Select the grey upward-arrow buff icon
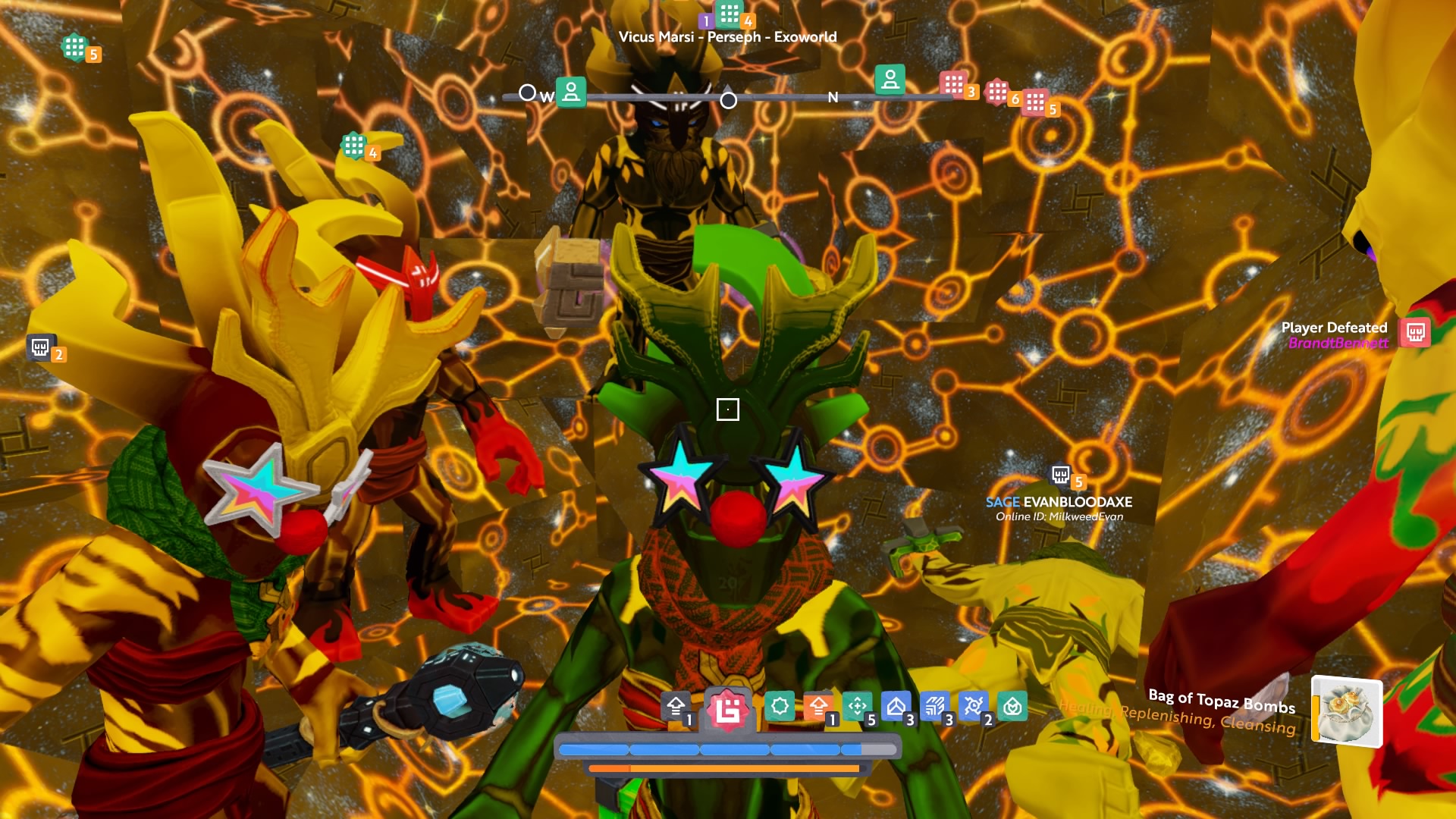 point(676,707)
